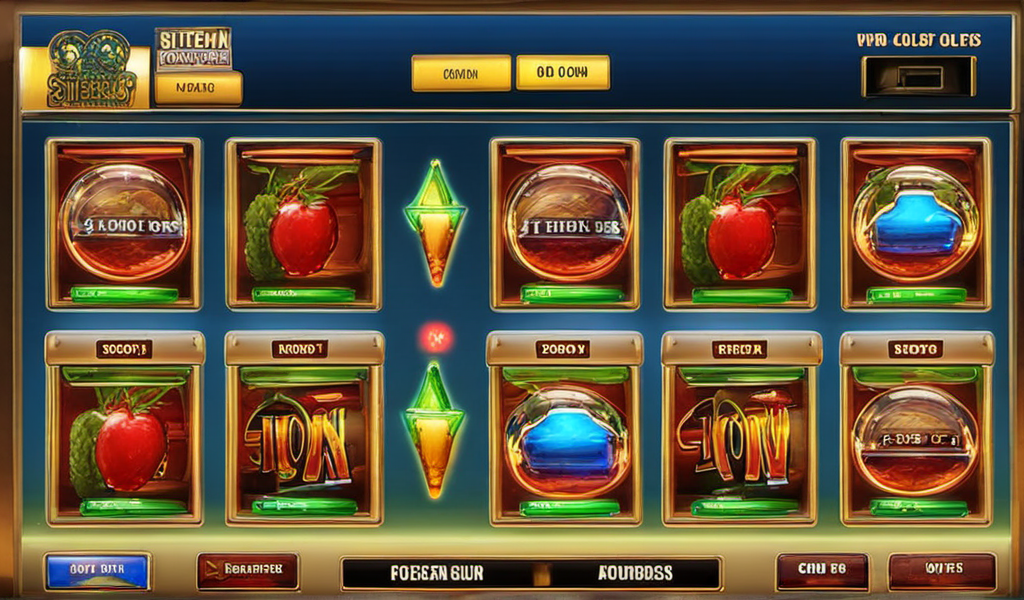Click the red "OVIES" button
The width and height of the screenshot is (1024, 600).
click(x=942, y=571)
